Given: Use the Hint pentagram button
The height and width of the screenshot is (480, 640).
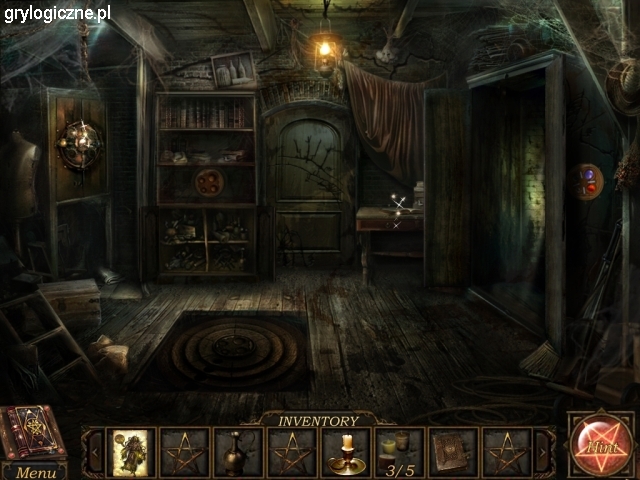Looking at the screenshot, I should (600, 445).
